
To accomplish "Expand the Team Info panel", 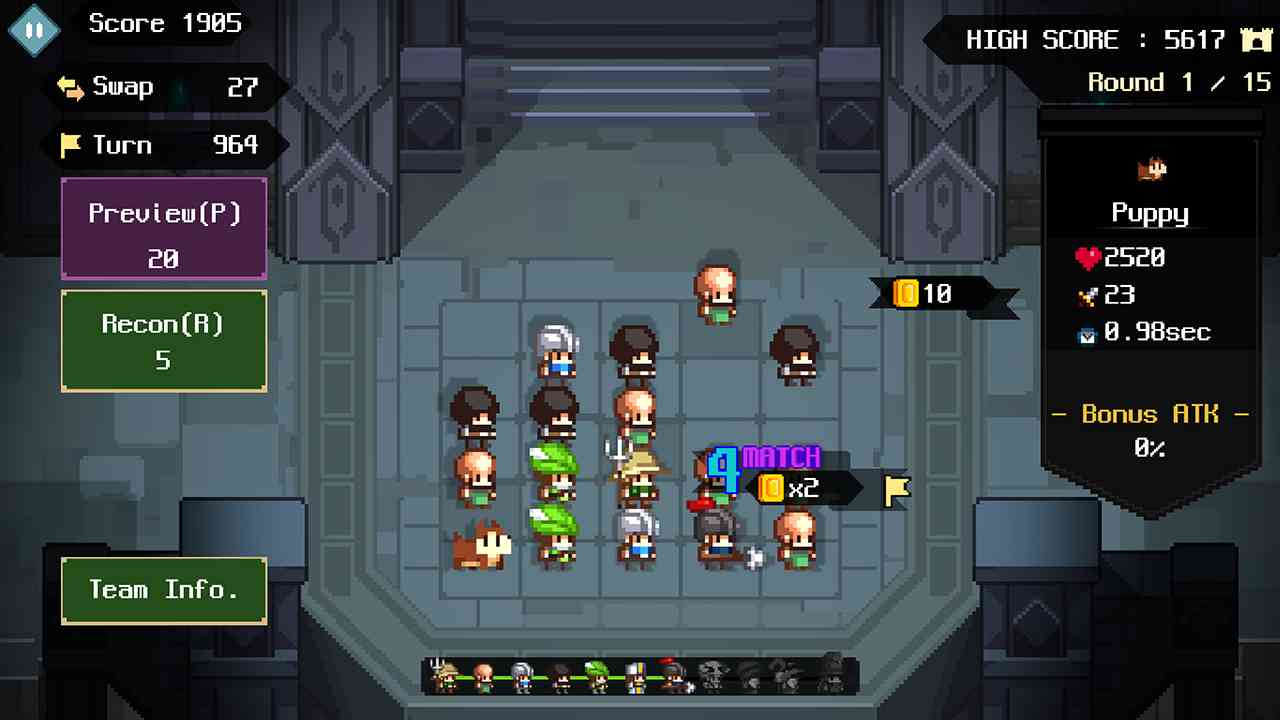I will 163,590.
